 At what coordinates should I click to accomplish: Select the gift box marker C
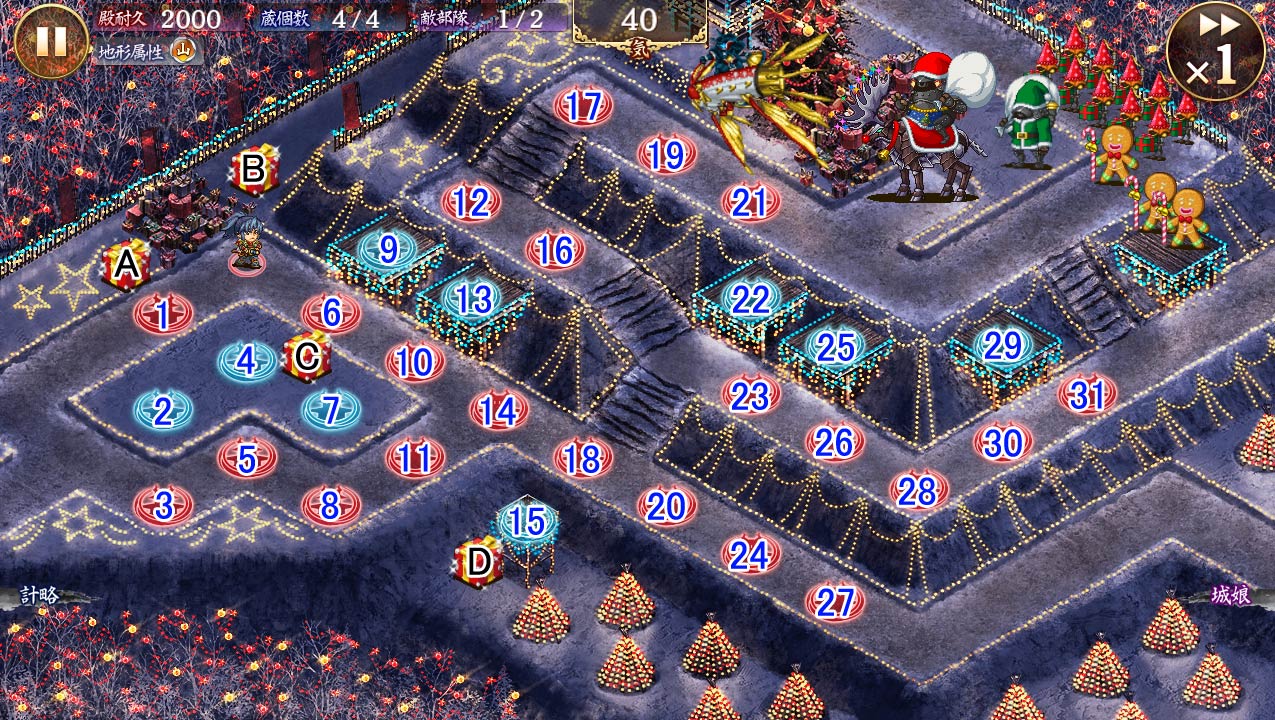[x=307, y=356]
